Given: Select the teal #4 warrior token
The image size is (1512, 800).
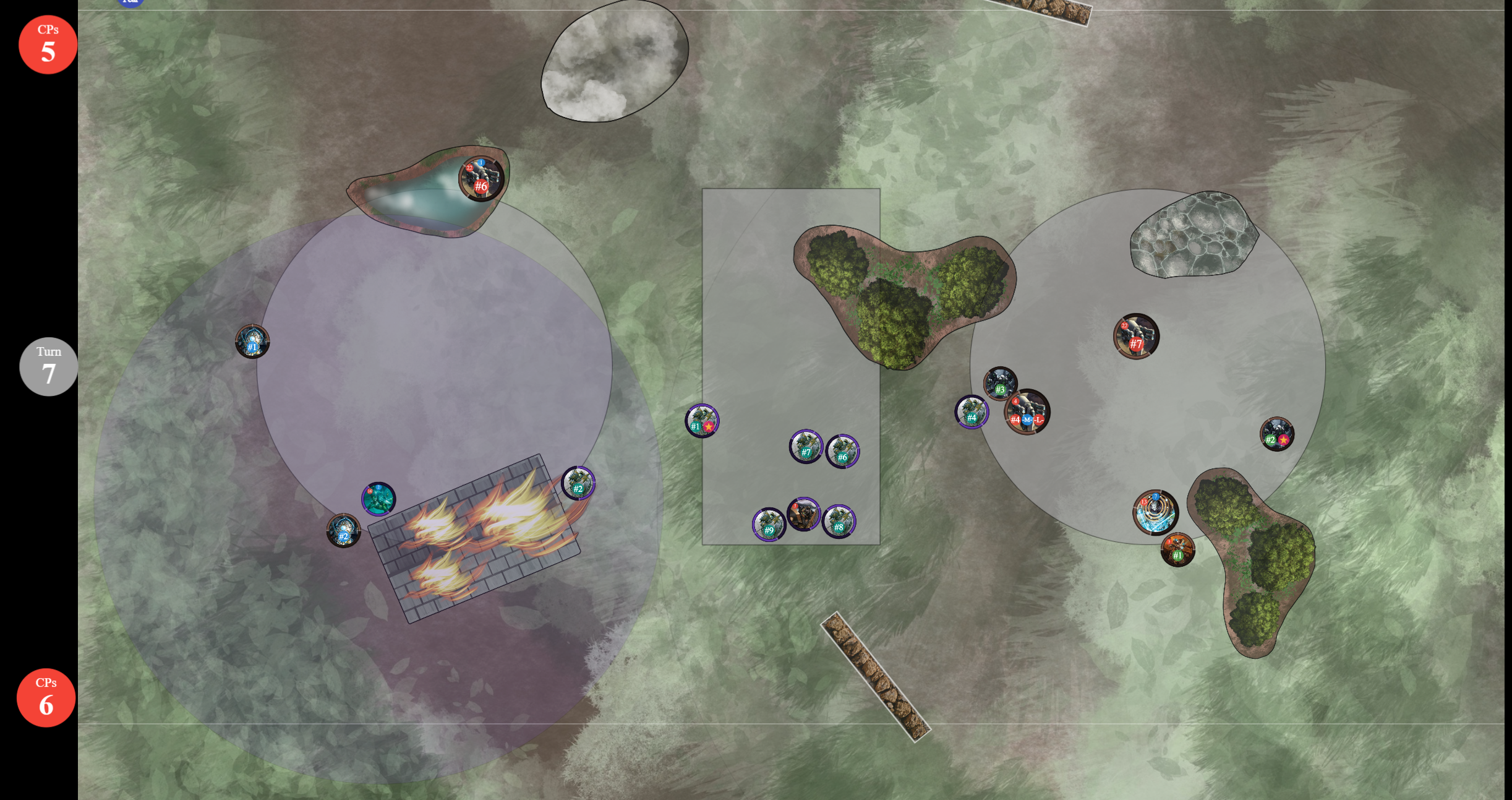Looking at the screenshot, I should point(972,412).
